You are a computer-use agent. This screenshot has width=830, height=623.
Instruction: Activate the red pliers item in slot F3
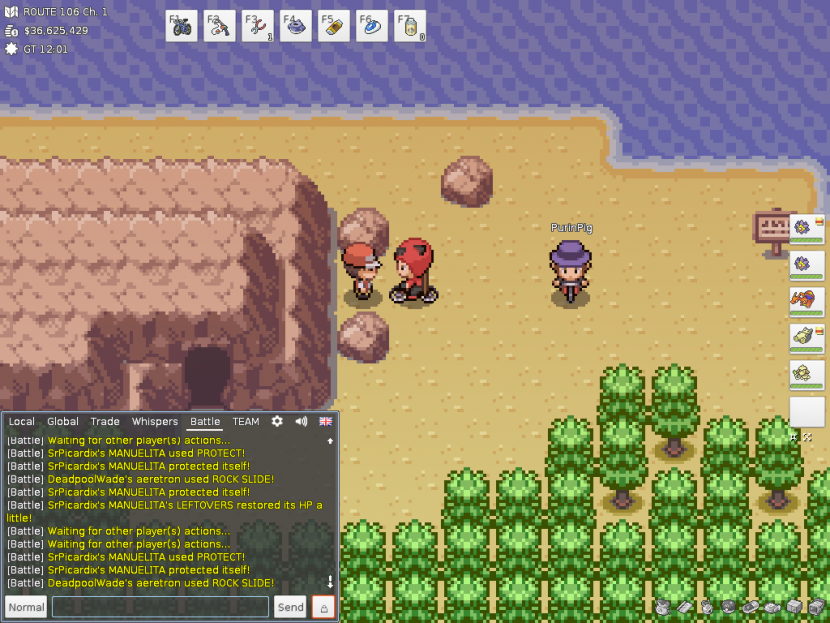257,26
